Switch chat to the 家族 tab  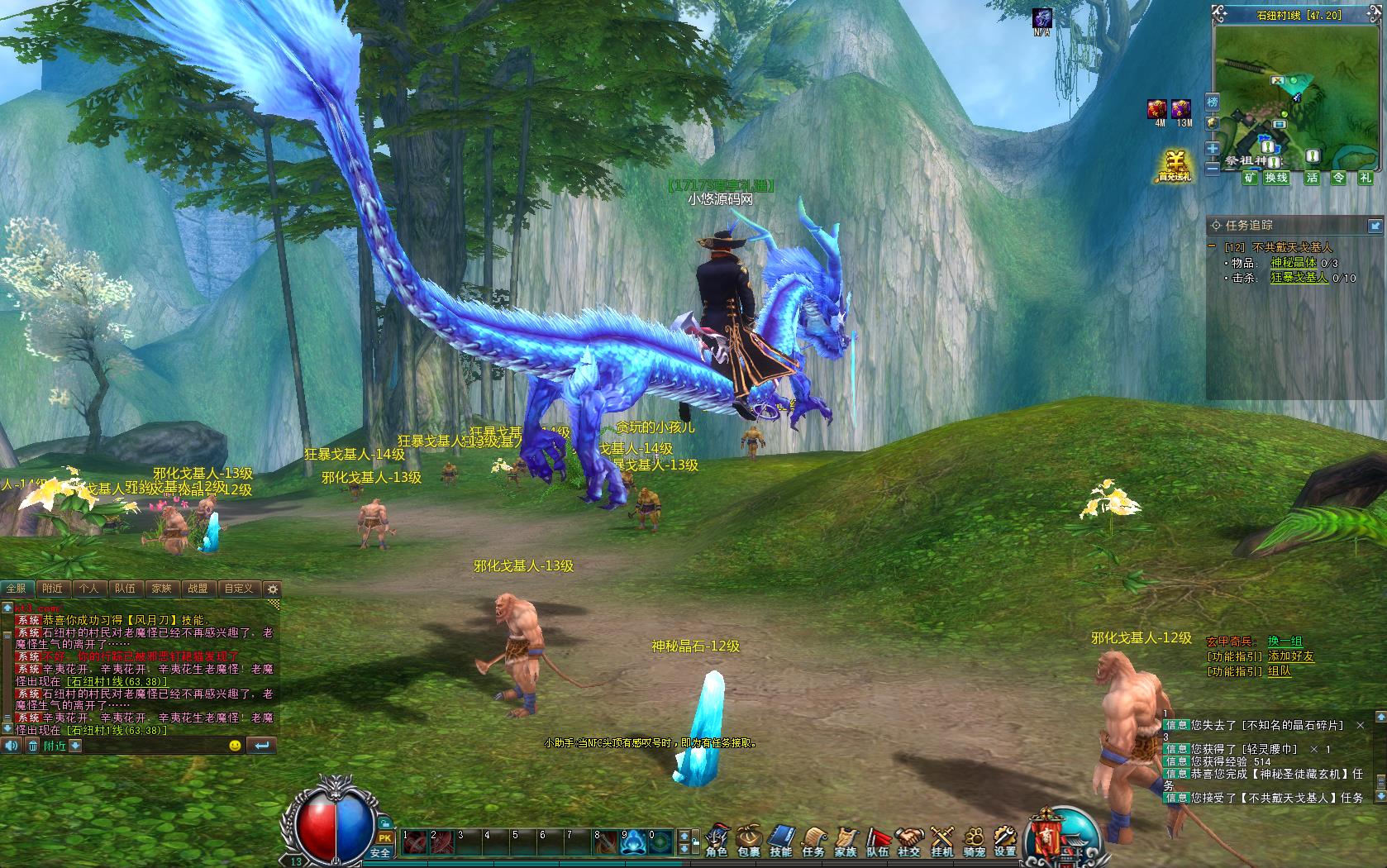[161, 589]
